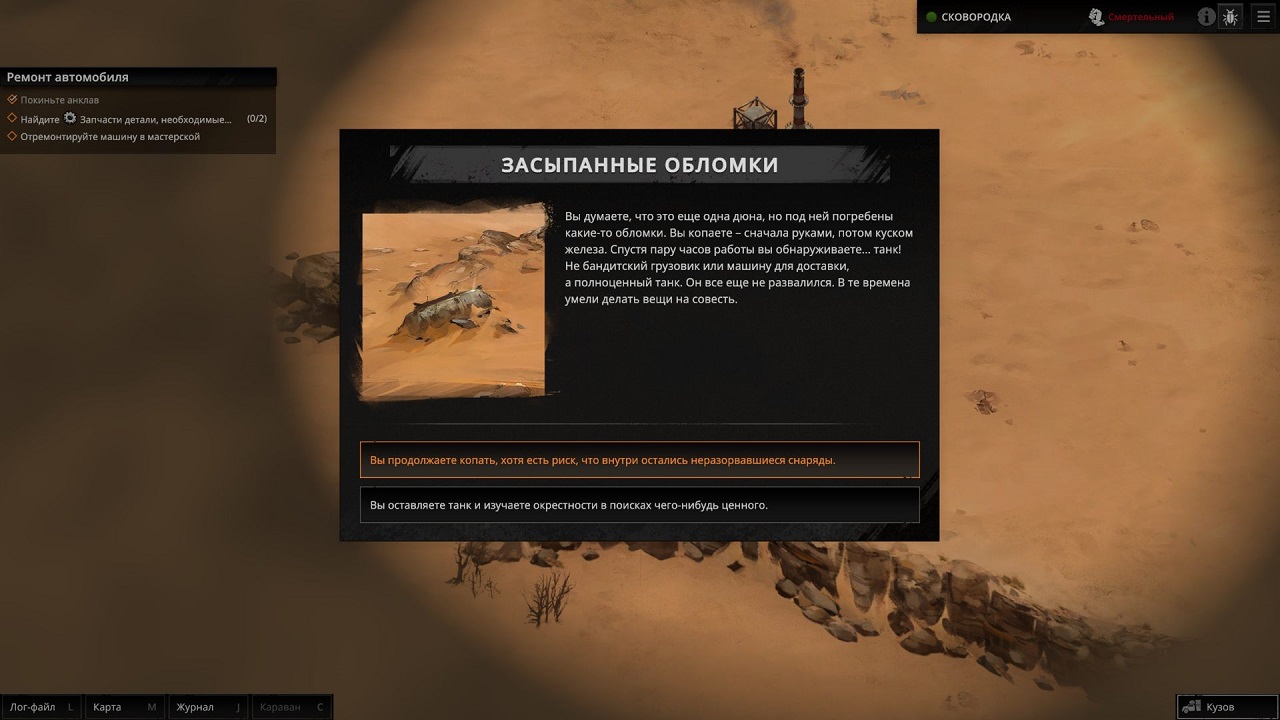Switch to the Журнал tab
The width and height of the screenshot is (1280, 720).
[x=207, y=706]
